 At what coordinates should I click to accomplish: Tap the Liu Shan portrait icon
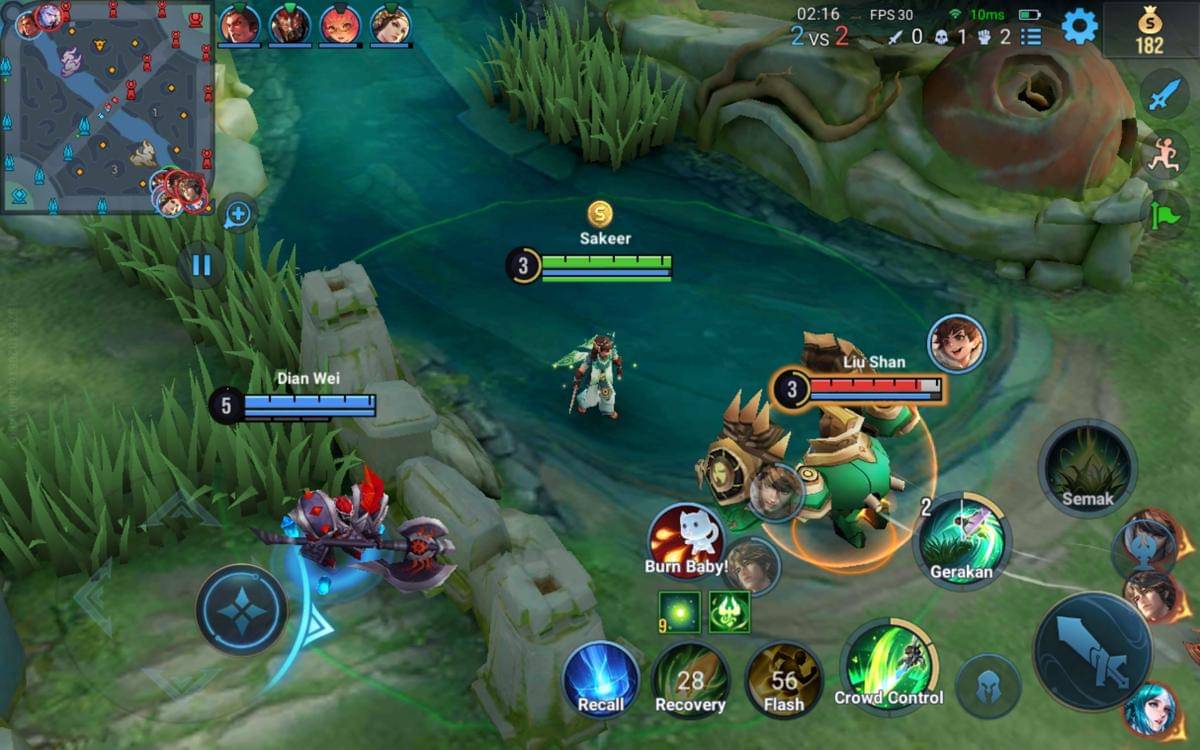coord(956,343)
